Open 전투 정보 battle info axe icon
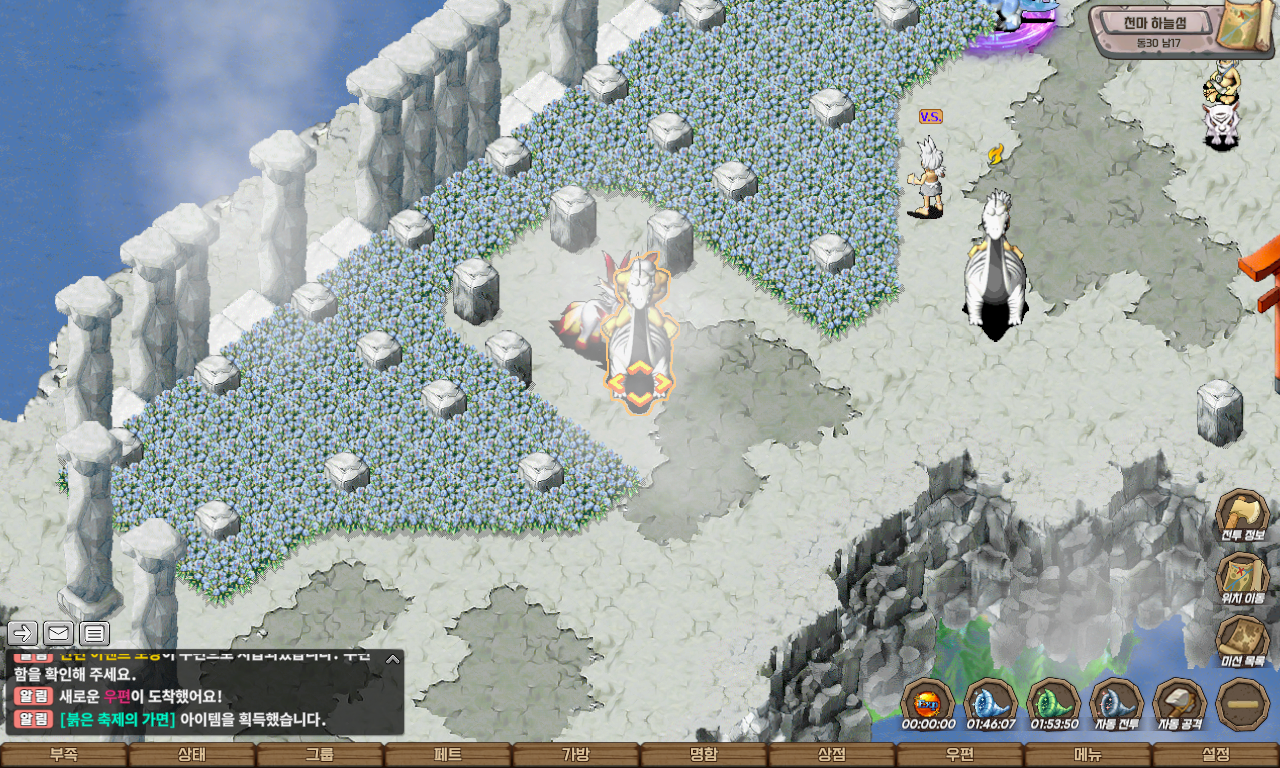 pyautogui.click(x=1242, y=515)
